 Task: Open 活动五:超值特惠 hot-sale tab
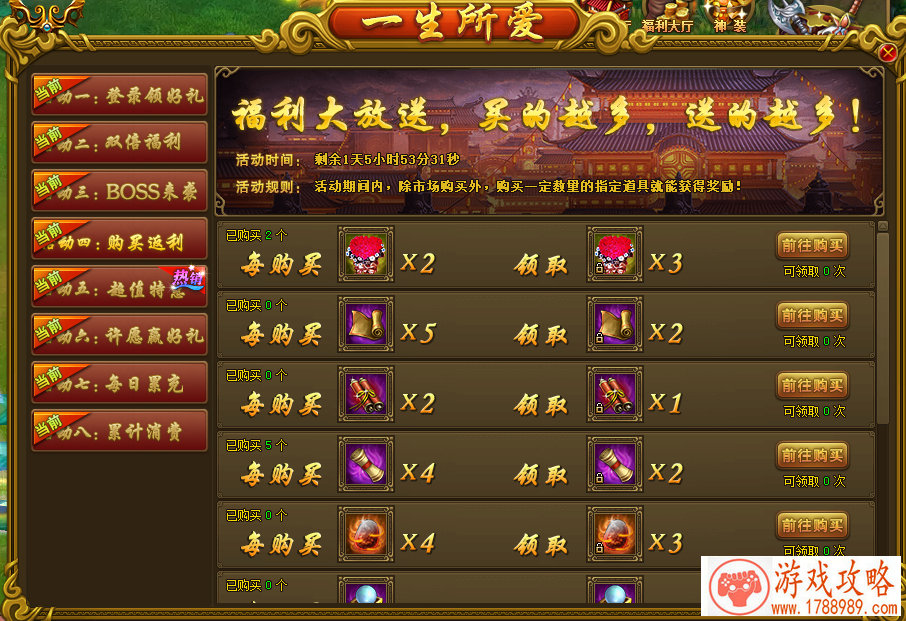(x=120, y=286)
